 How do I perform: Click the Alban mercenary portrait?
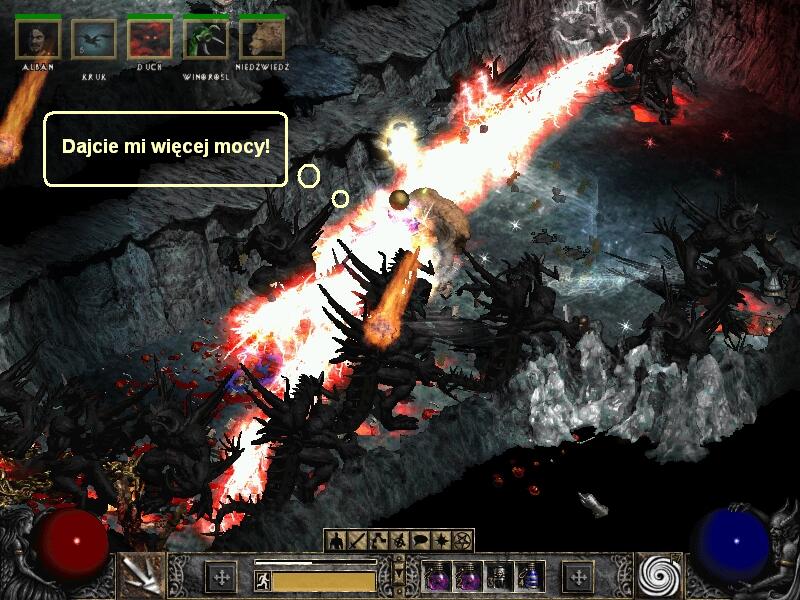pos(38,39)
